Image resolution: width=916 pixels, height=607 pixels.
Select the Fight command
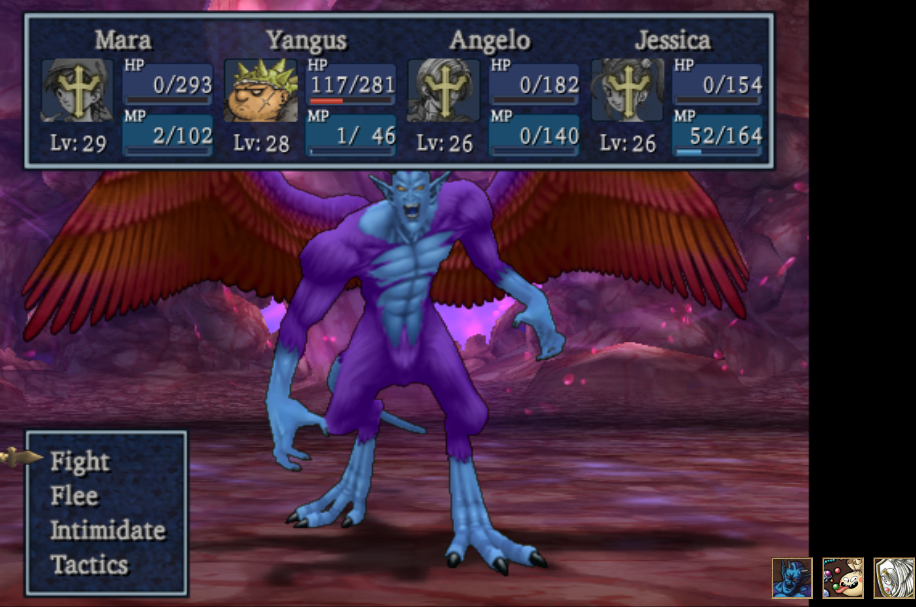[80, 461]
